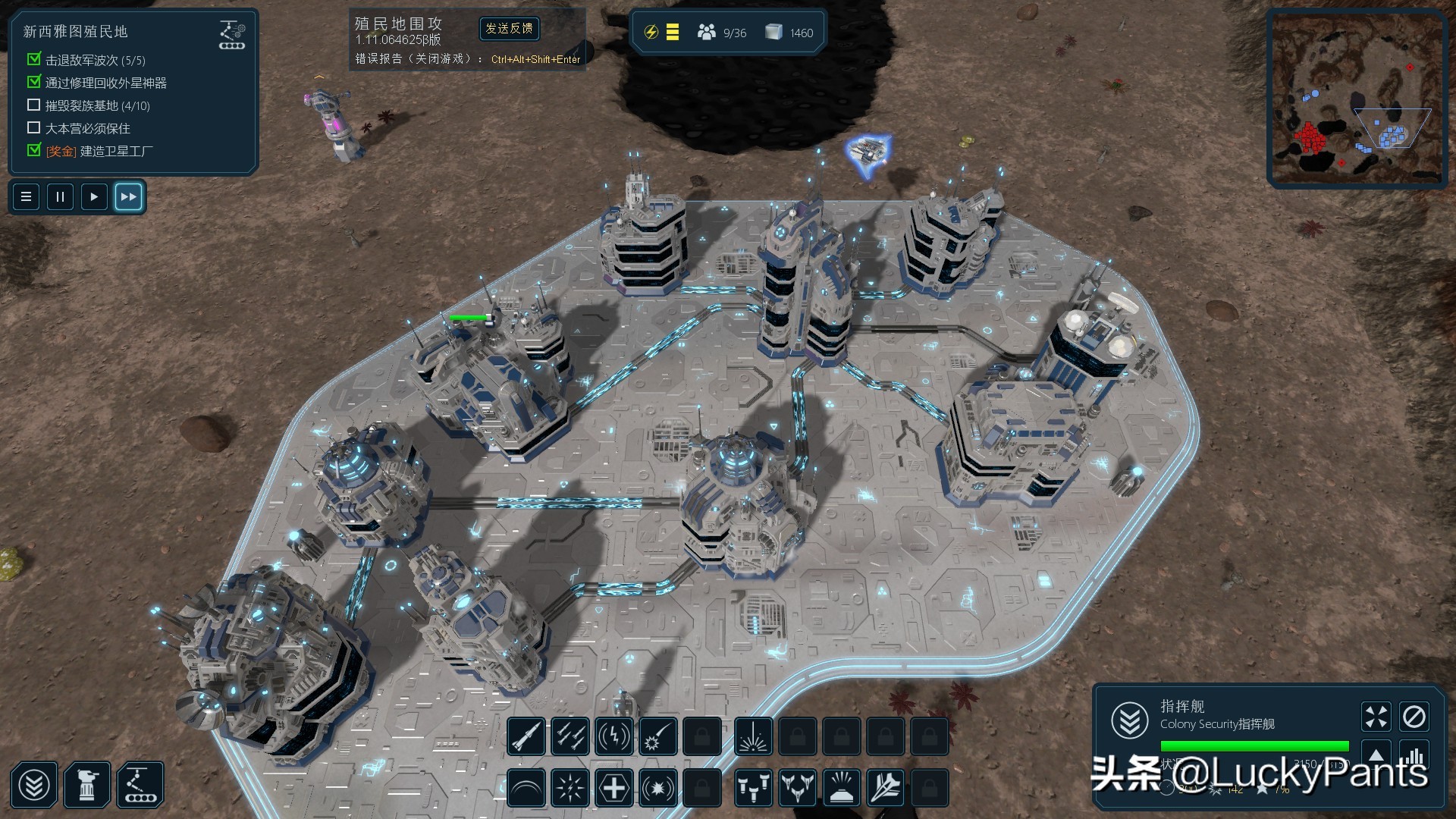The image size is (1456, 819).
Task: Trigger the orbital beam strike ability
Action: 753,736
